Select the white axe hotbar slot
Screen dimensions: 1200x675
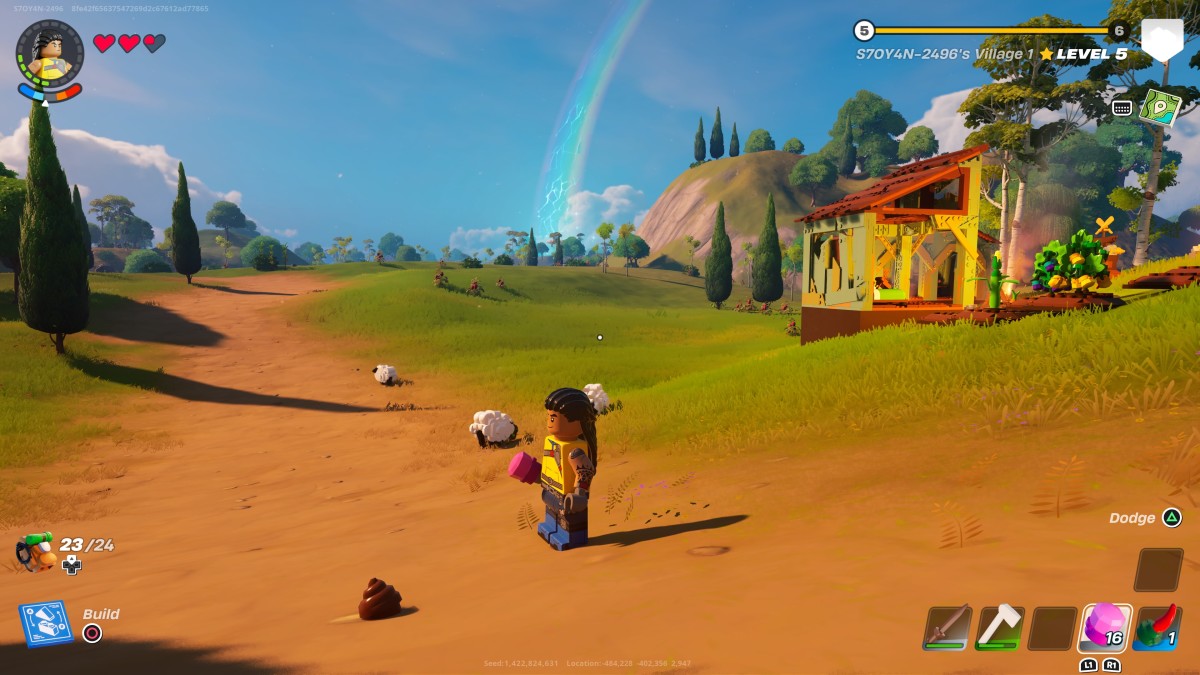click(999, 627)
